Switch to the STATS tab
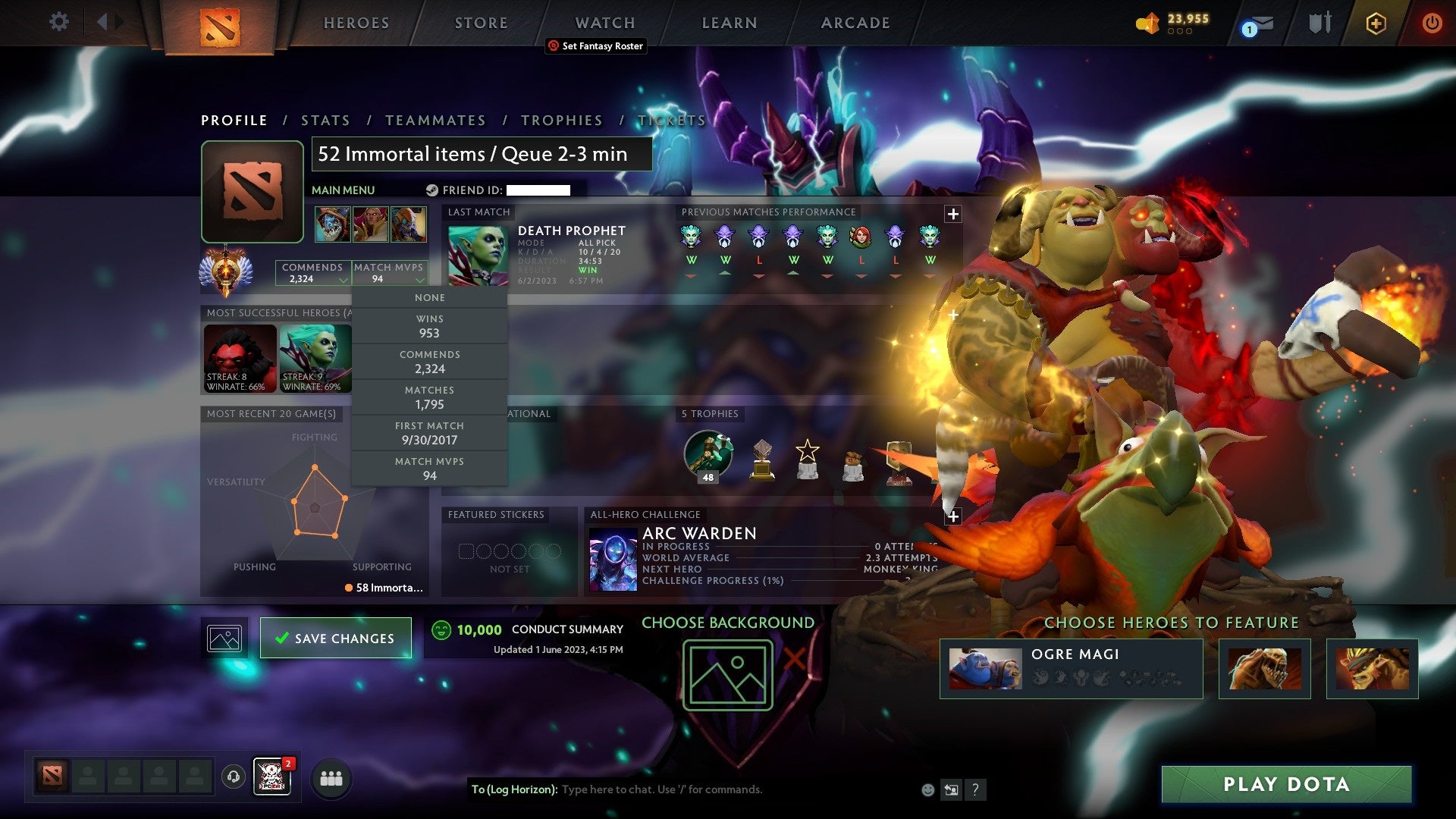This screenshot has width=1456, height=819. (x=325, y=120)
